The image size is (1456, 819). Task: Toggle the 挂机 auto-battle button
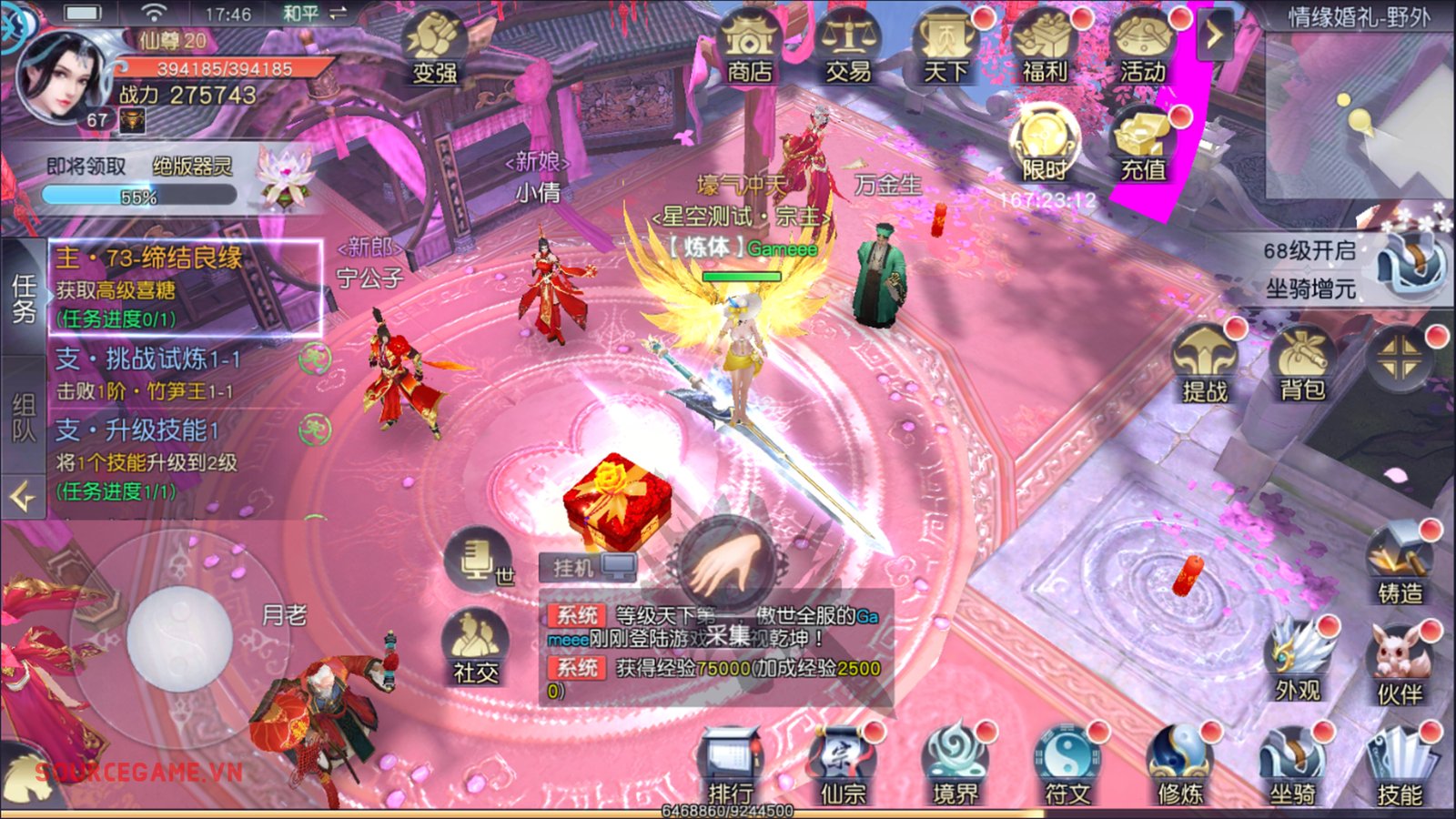click(x=588, y=568)
